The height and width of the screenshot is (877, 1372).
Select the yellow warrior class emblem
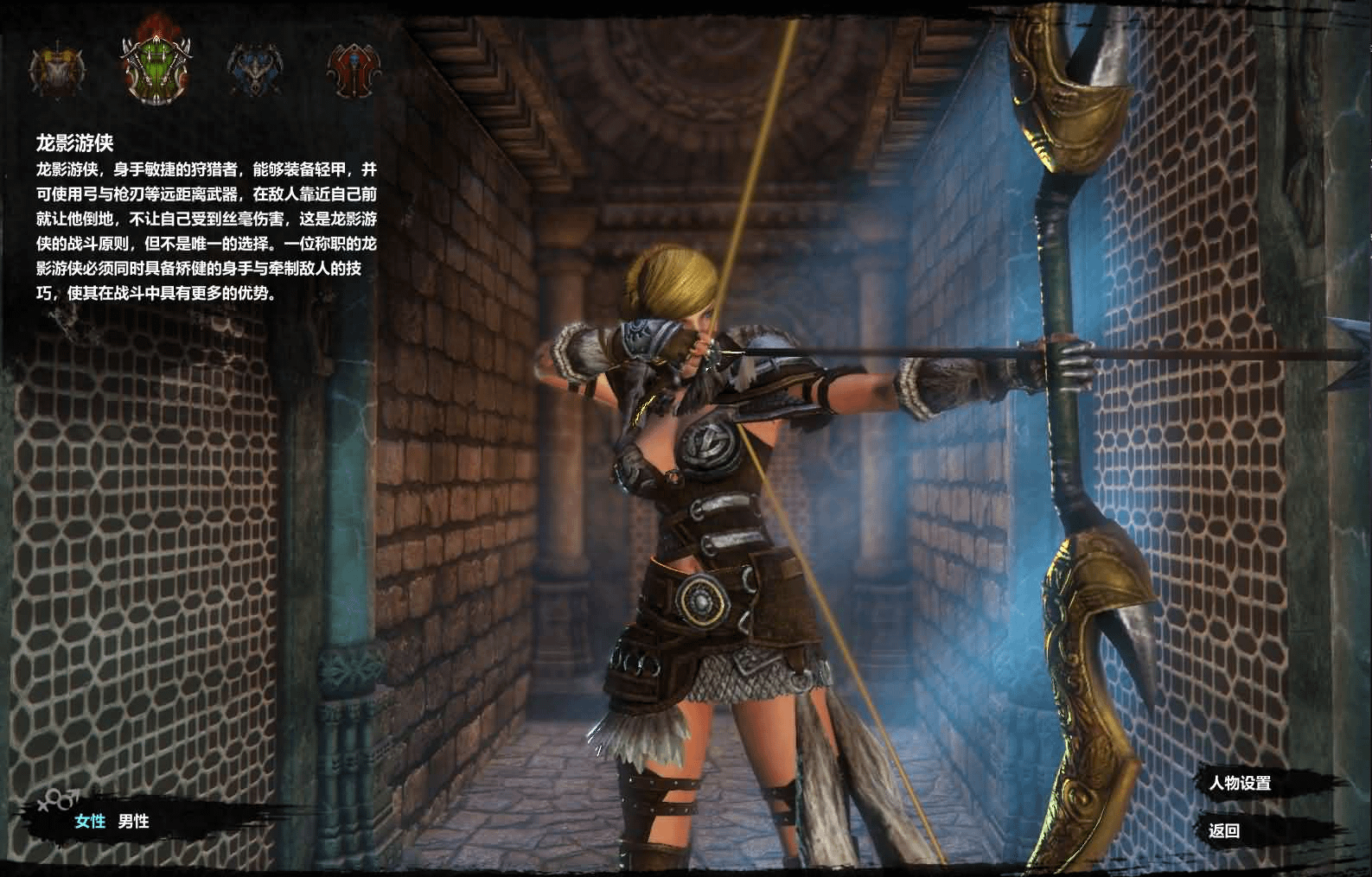tap(58, 71)
